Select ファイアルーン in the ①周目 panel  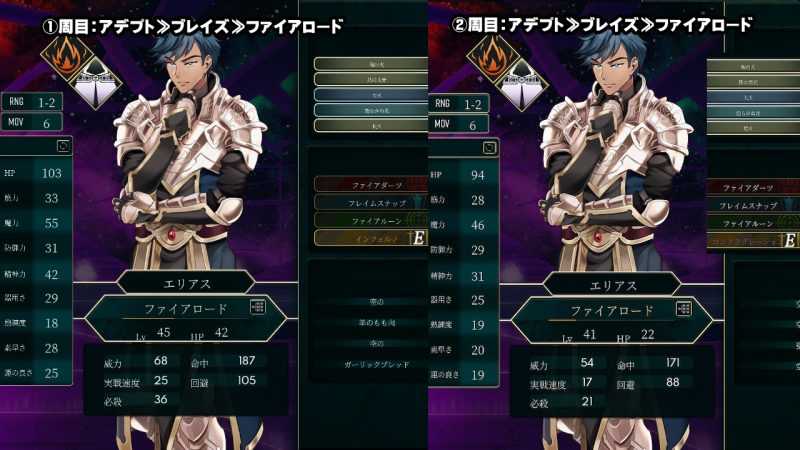click(361, 220)
